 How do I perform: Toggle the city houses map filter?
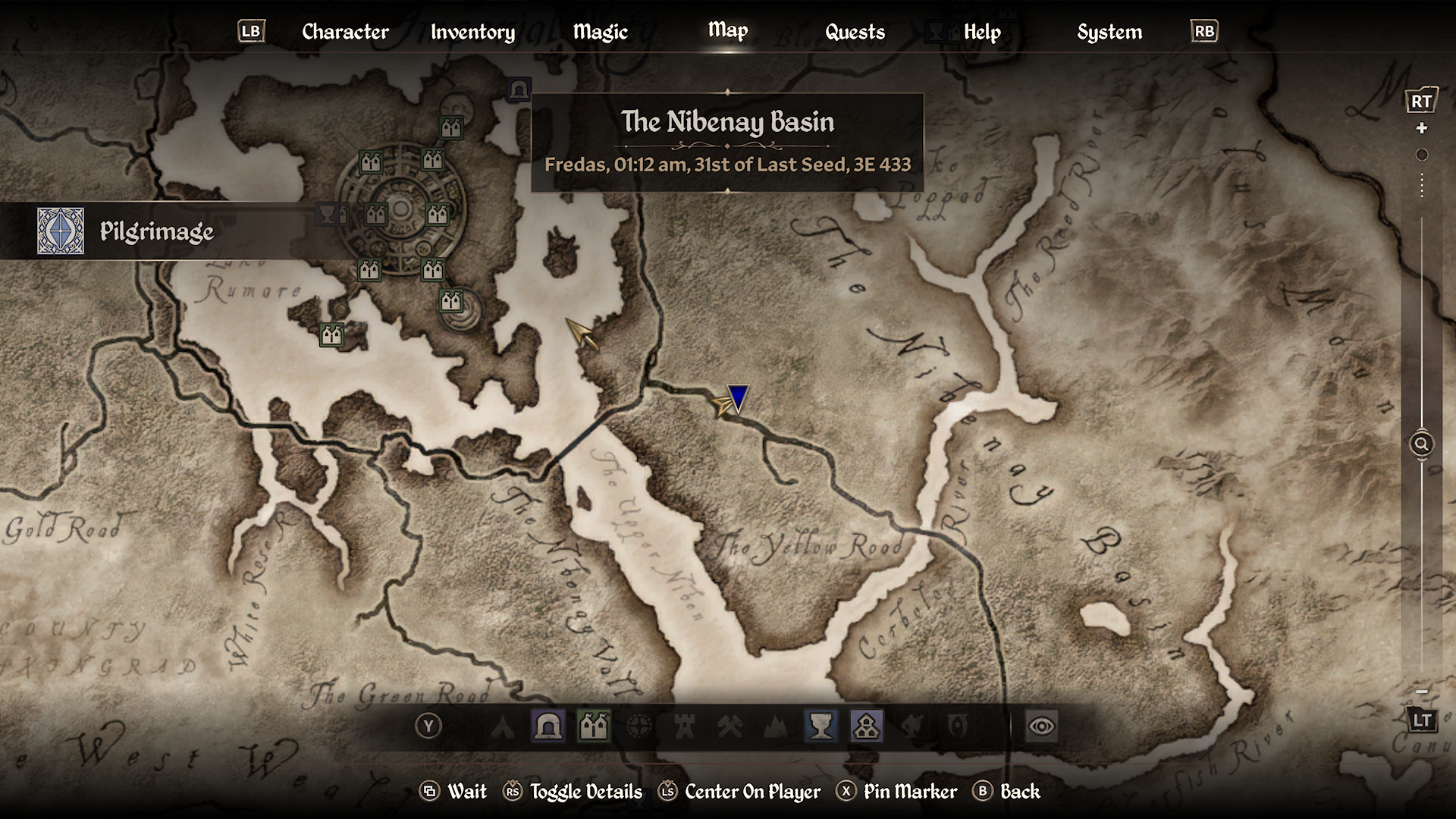pyautogui.click(x=594, y=727)
